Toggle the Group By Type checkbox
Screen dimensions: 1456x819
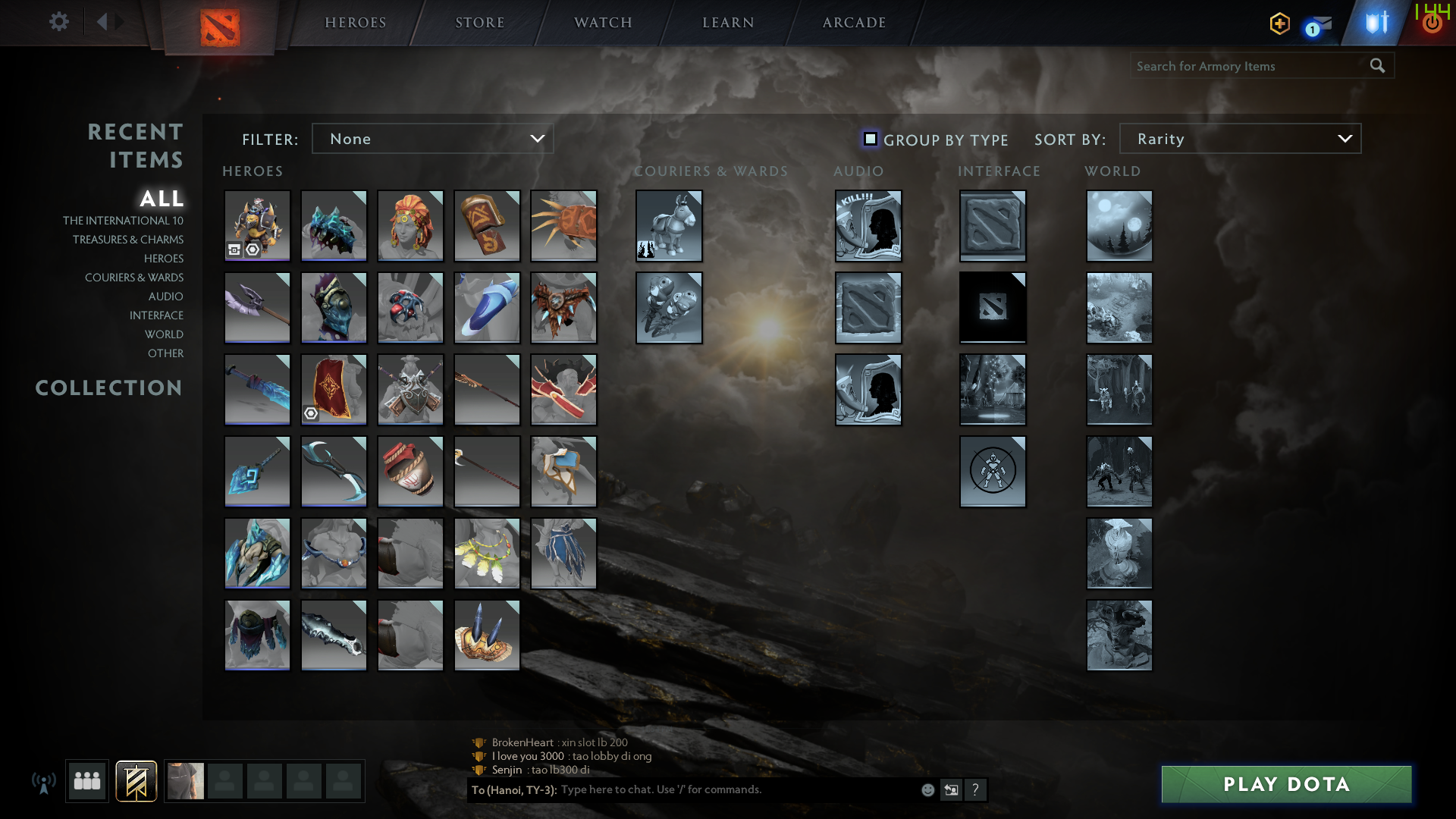tap(870, 139)
